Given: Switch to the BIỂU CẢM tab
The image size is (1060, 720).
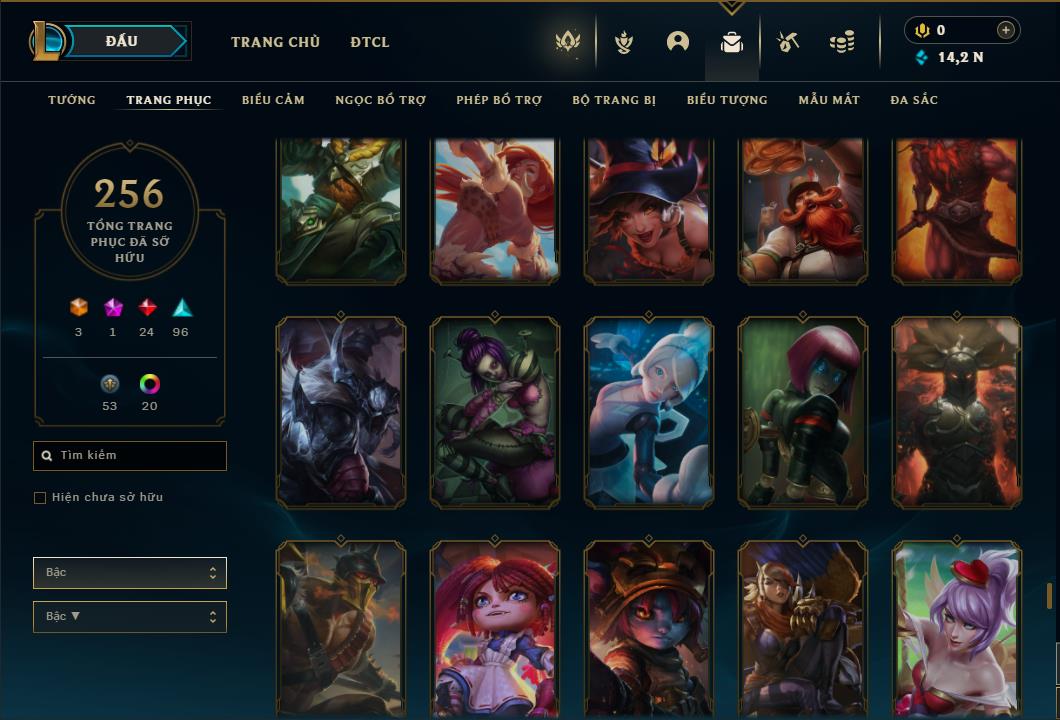Looking at the screenshot, I should (273, 100).
